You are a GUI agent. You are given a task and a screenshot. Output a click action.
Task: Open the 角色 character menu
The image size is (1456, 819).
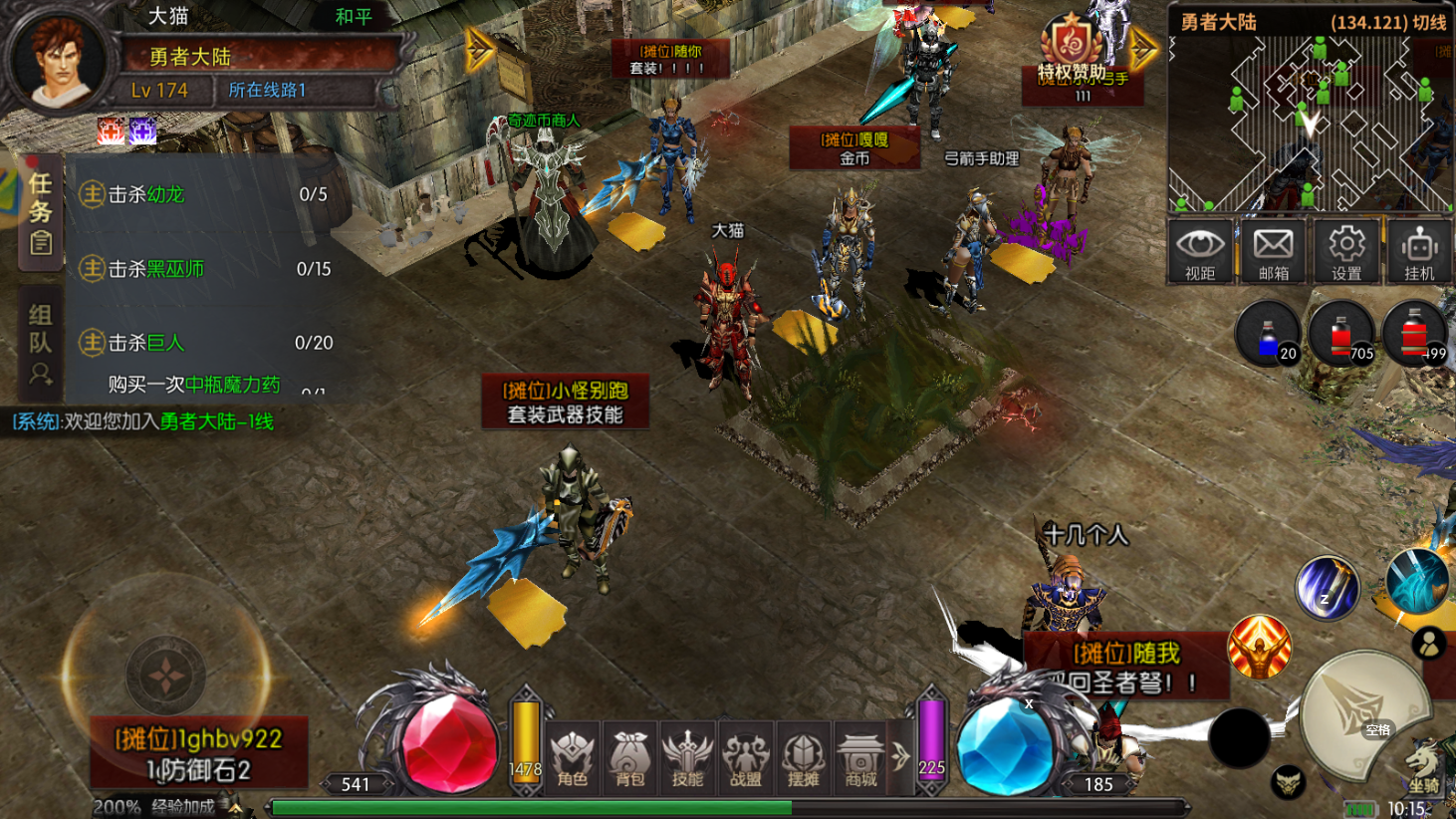coord(573,758)
